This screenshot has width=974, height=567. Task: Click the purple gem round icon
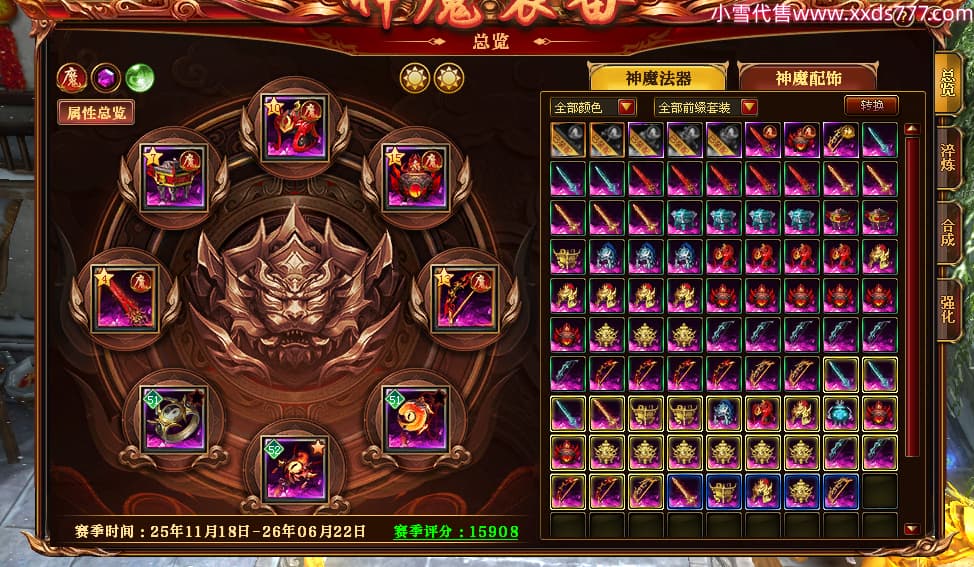(106, 78)
